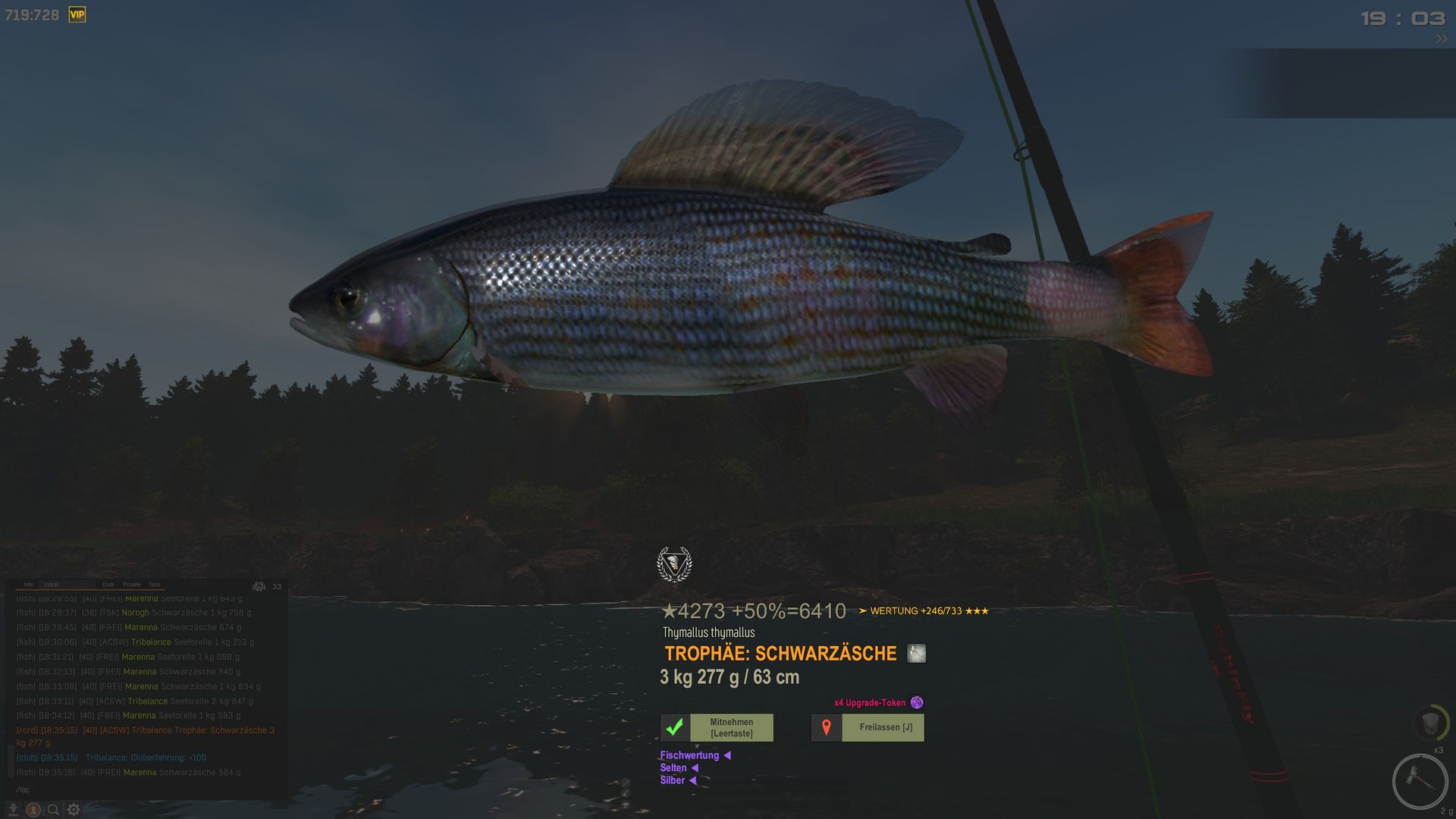The width and height of the screenshot is (1456, 819).
Task: Switch to the Club chat tab
Action: (x=108, y=585)
